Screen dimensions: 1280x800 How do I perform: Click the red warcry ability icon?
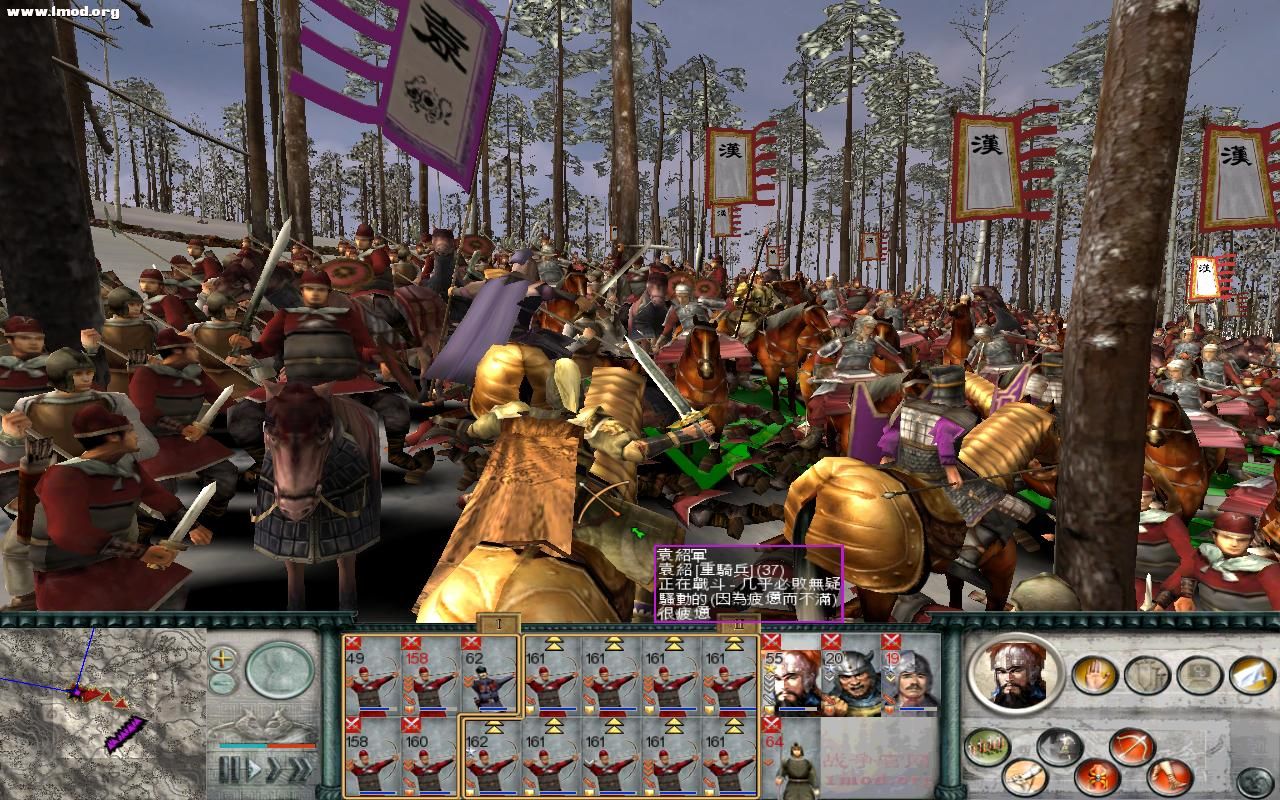(1099, 776)
